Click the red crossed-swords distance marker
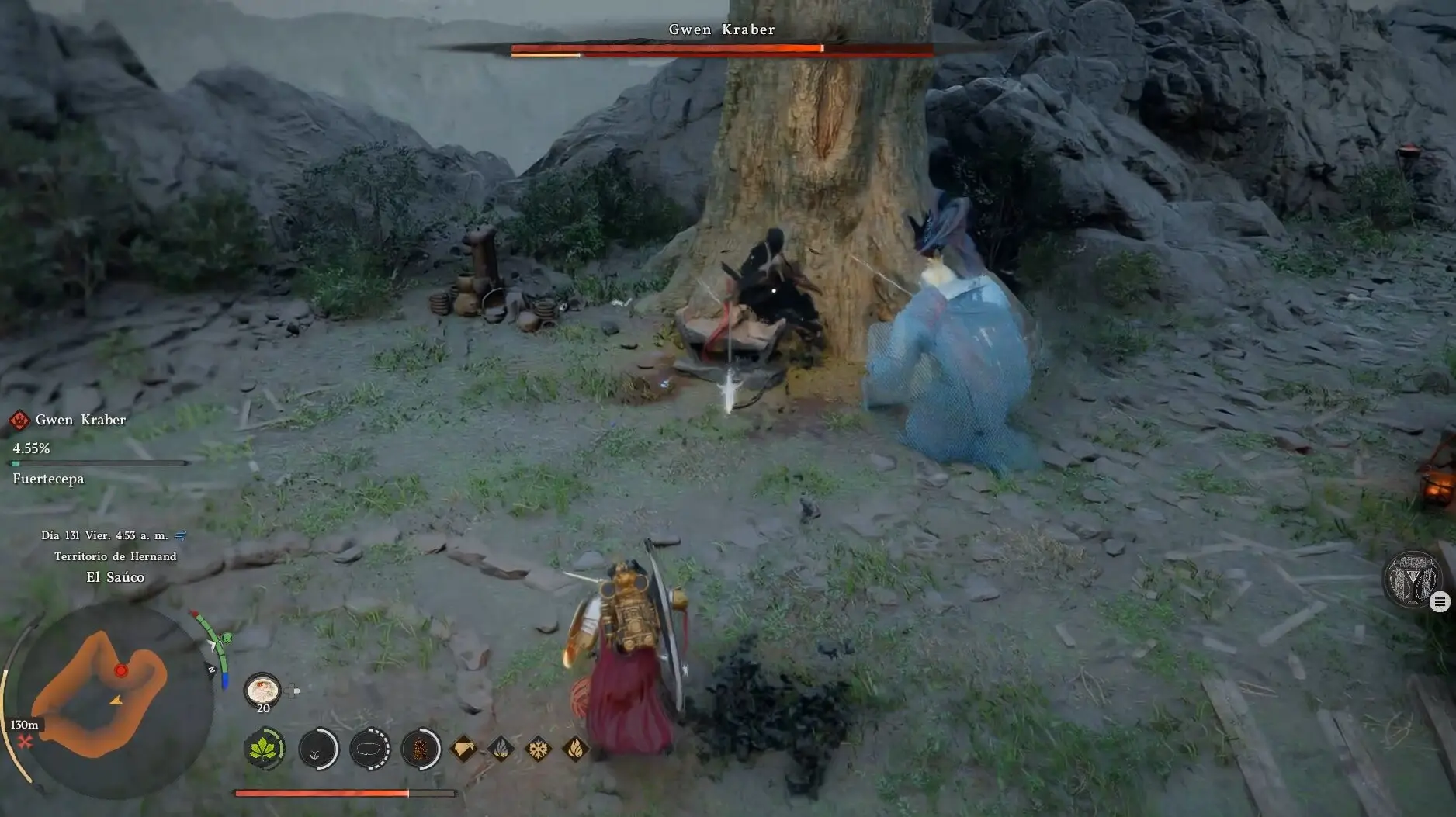The image size is (1456, 817). tap(26, 743)
